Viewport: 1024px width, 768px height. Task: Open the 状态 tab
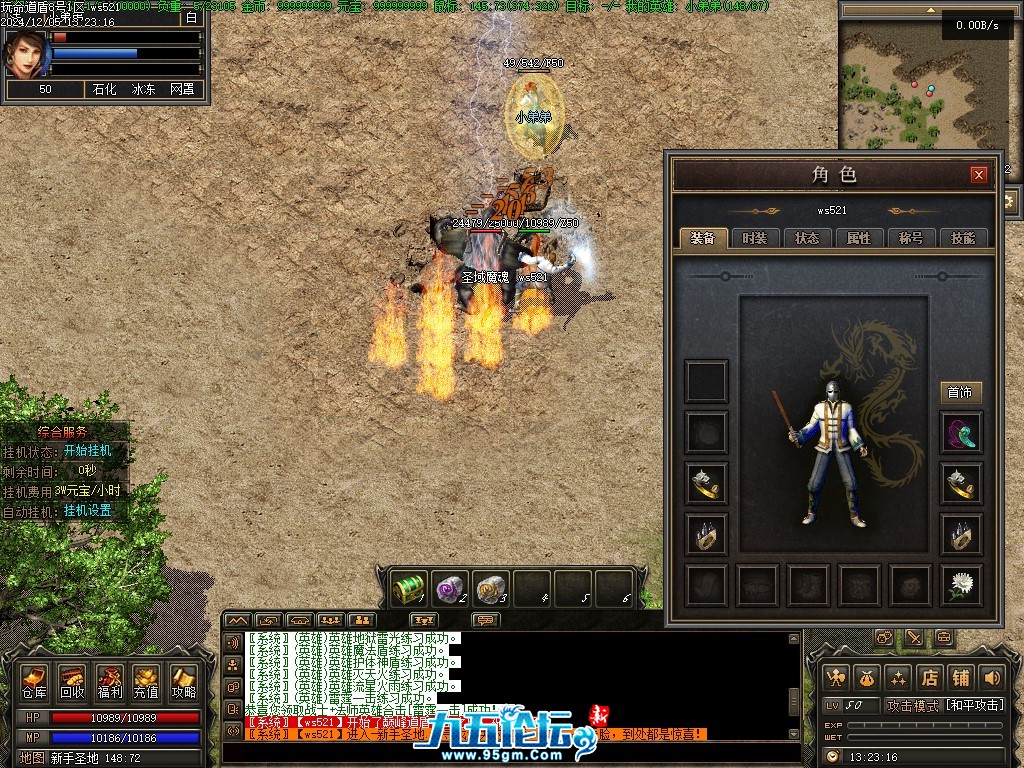point(807,238)
